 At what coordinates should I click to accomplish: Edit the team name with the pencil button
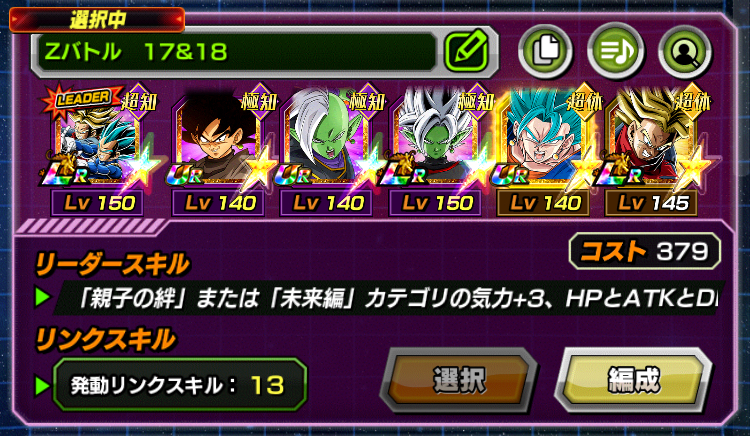tap(465, 48)
